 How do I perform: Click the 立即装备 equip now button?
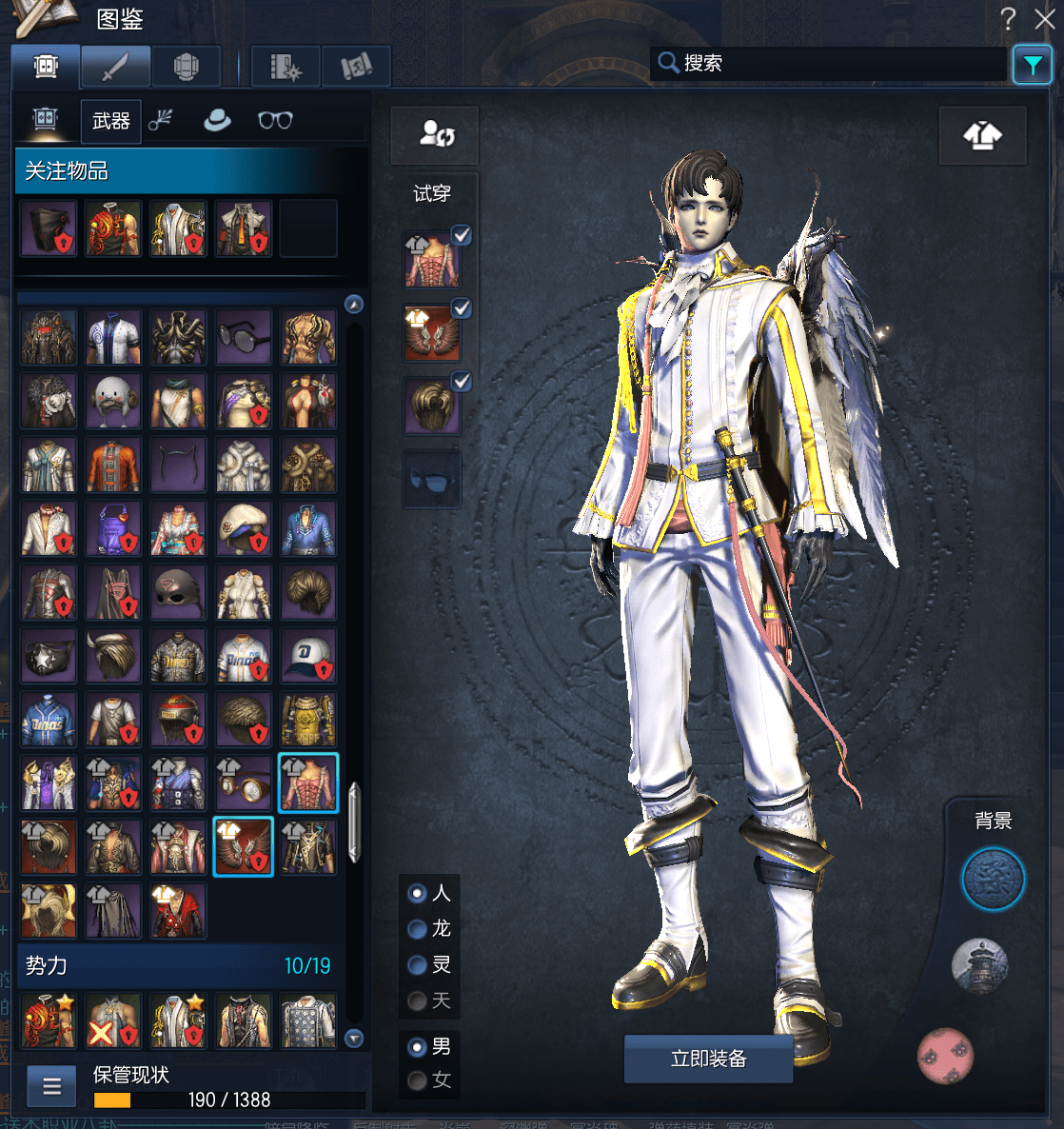[x=708, y=1059]
